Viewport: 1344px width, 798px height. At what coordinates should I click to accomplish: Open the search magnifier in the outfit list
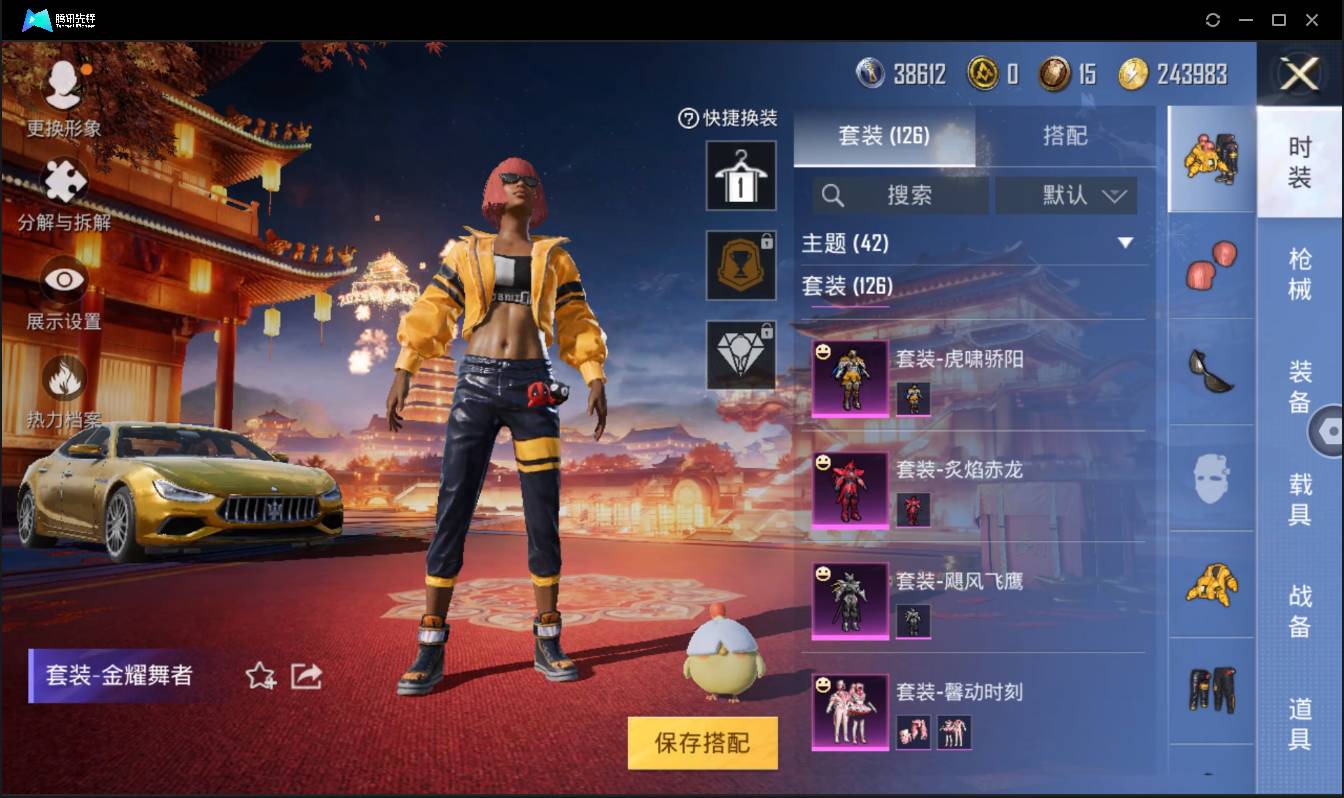(x=833, y=196)
